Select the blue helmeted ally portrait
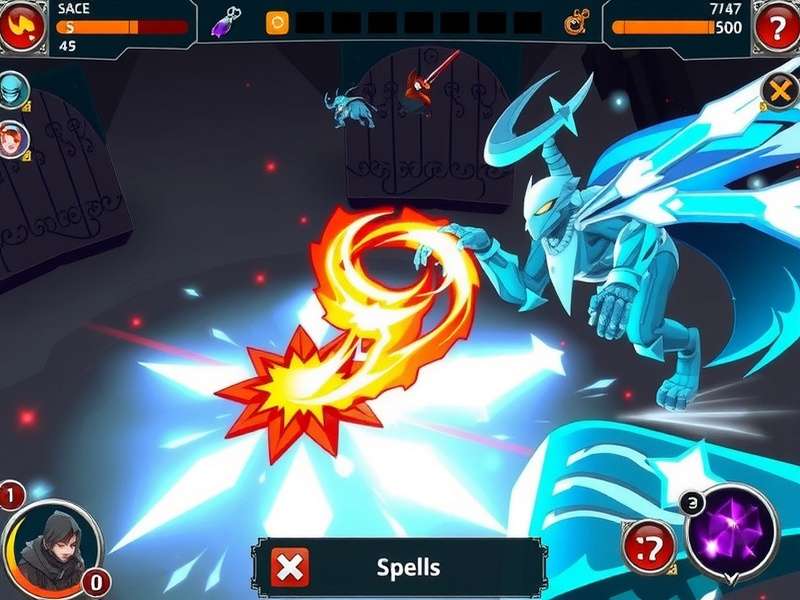 click(14, 90)
